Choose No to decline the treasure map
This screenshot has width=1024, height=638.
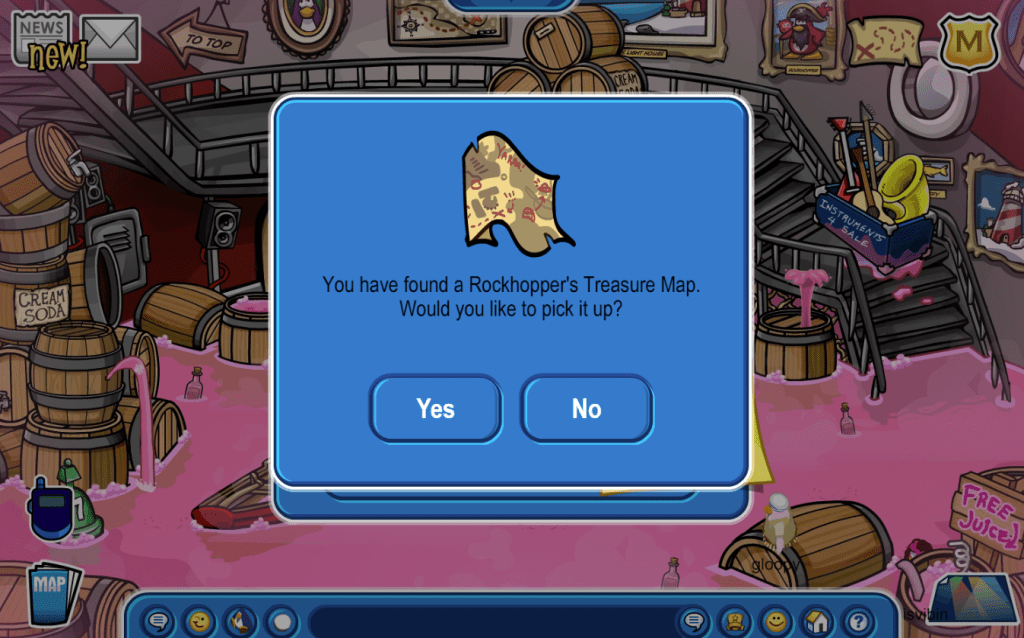(586, 408)
